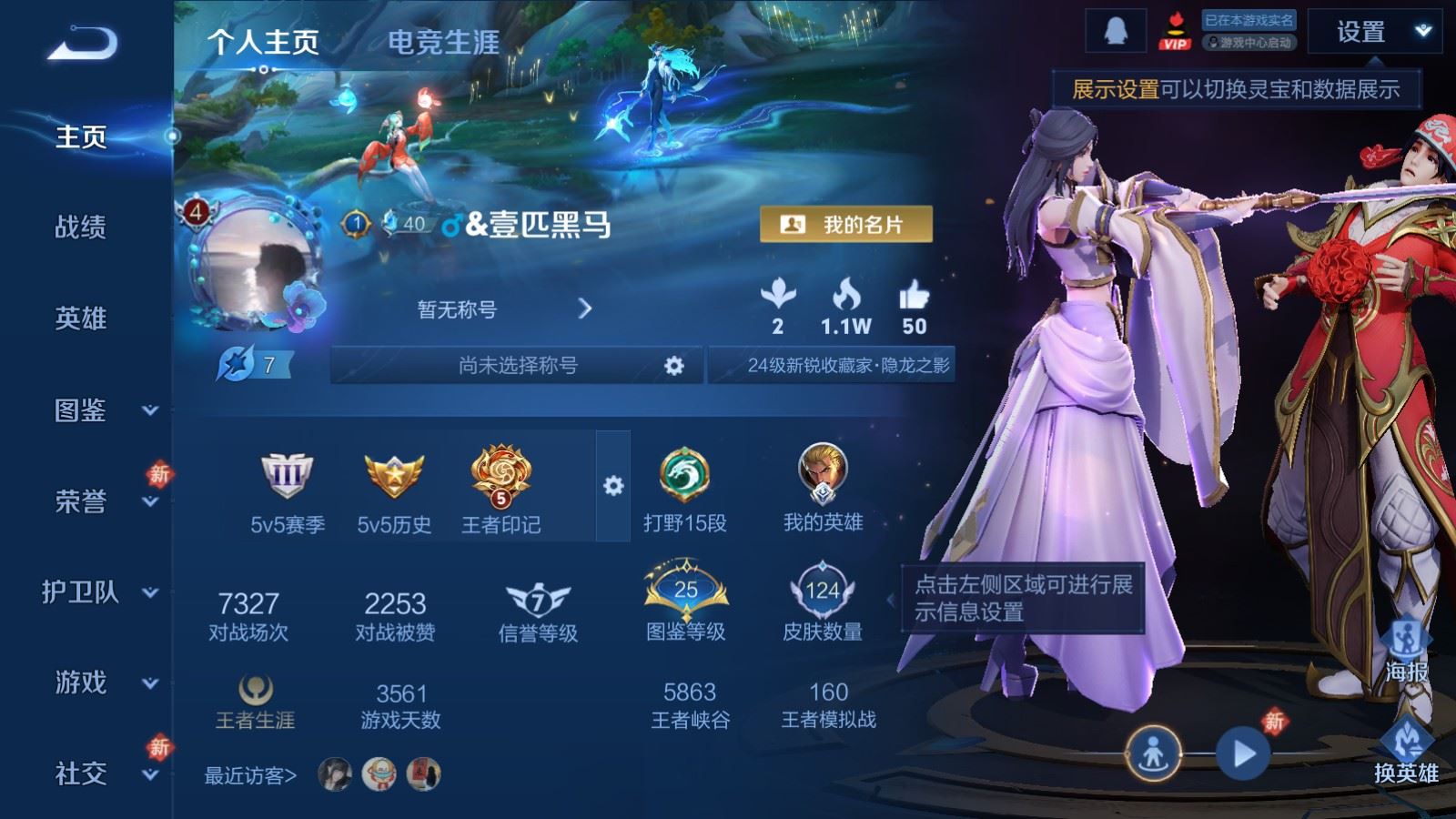The image size is (1456, 819).
Task: Open the 设置 dropdown
Action: pyautogui.click(x=1374, y=32)
